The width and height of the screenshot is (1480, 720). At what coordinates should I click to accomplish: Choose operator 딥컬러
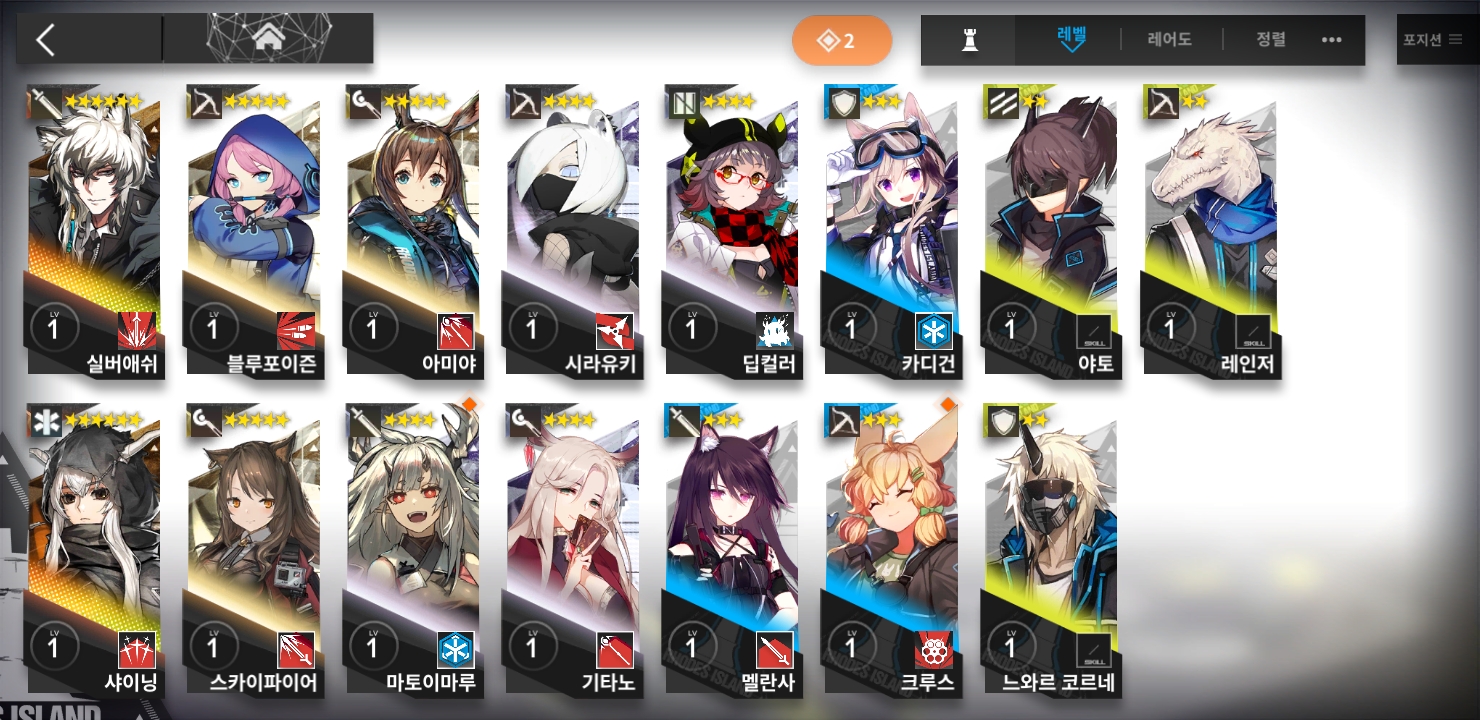[x=732, y=230]
